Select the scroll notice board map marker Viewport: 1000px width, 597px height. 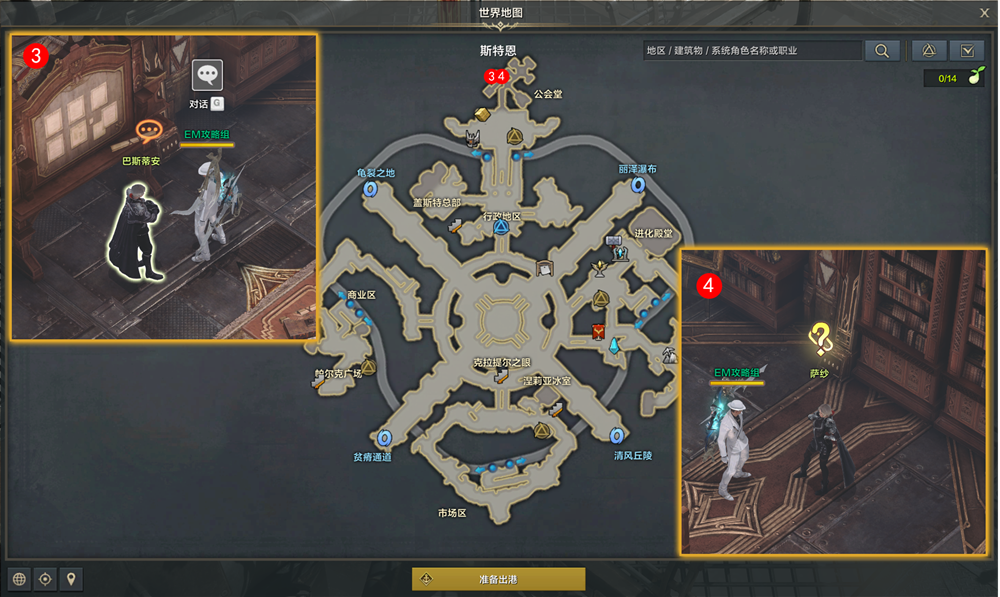[545, 268]
